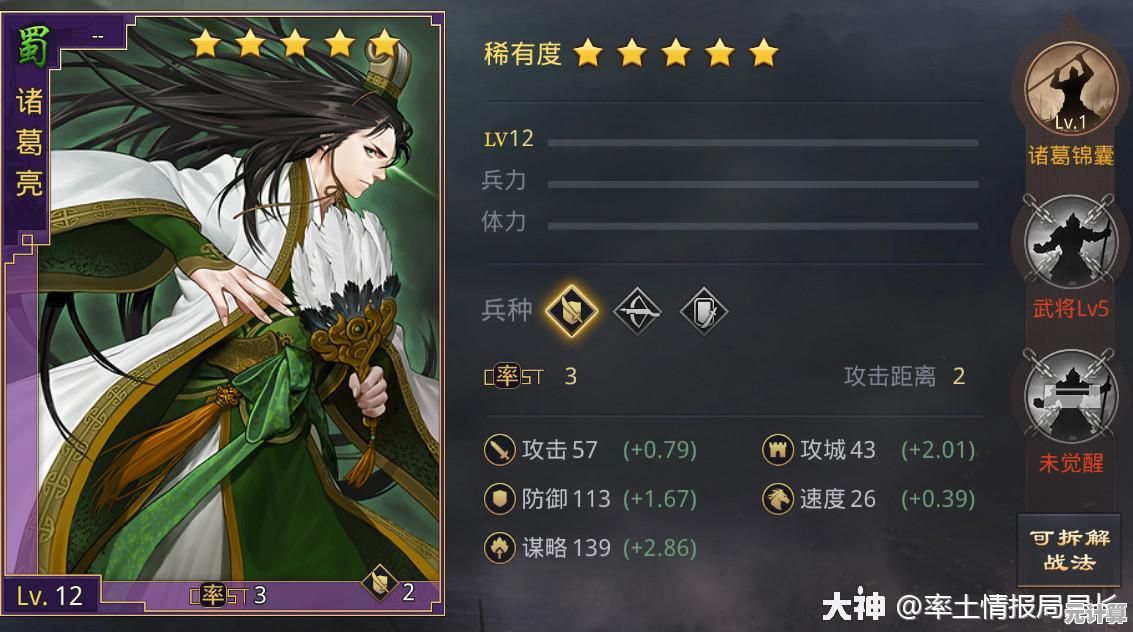Choose the archer bow troop type icon

[637, 311]
